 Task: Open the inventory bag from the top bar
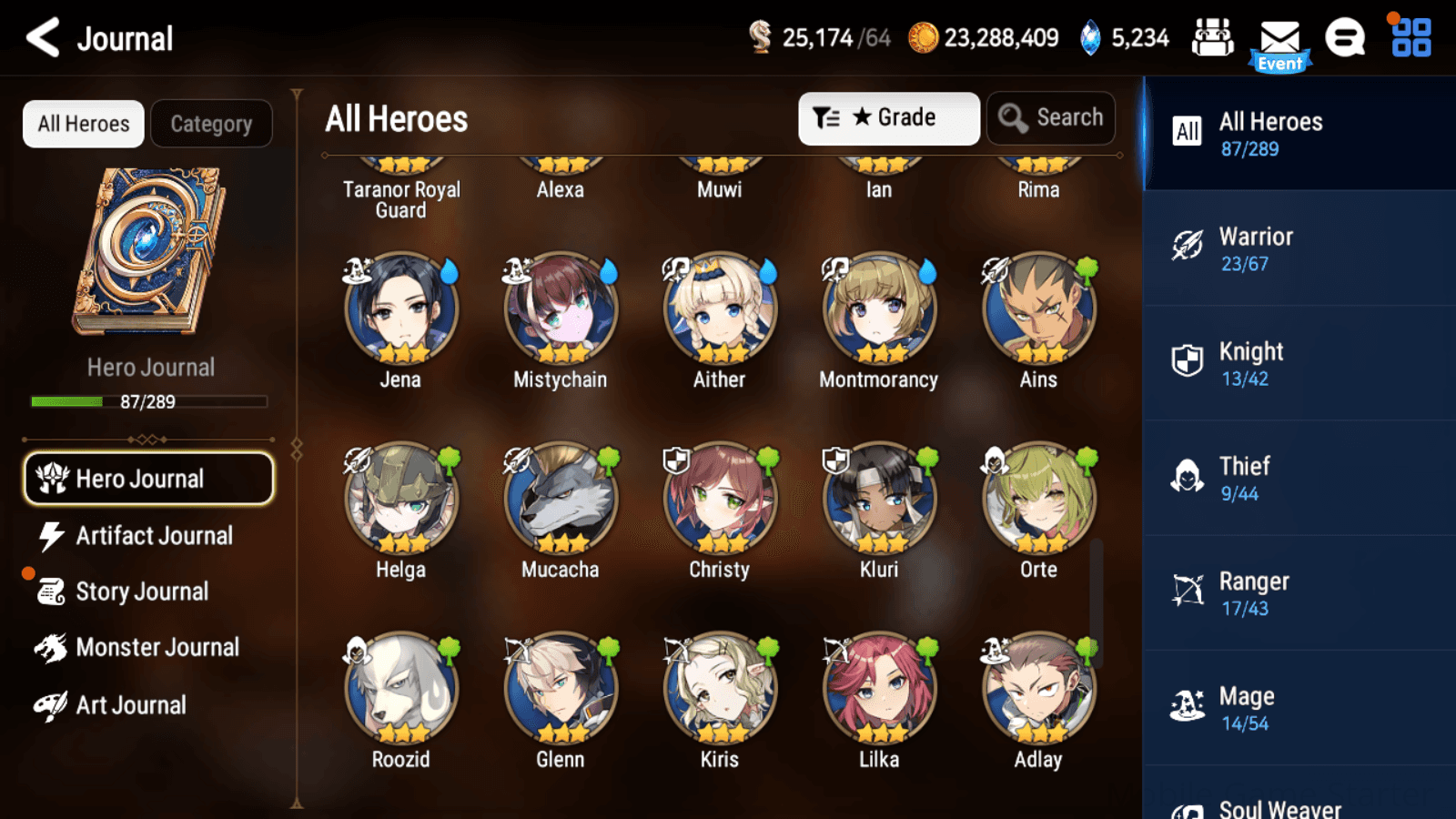click(1214, 38)
